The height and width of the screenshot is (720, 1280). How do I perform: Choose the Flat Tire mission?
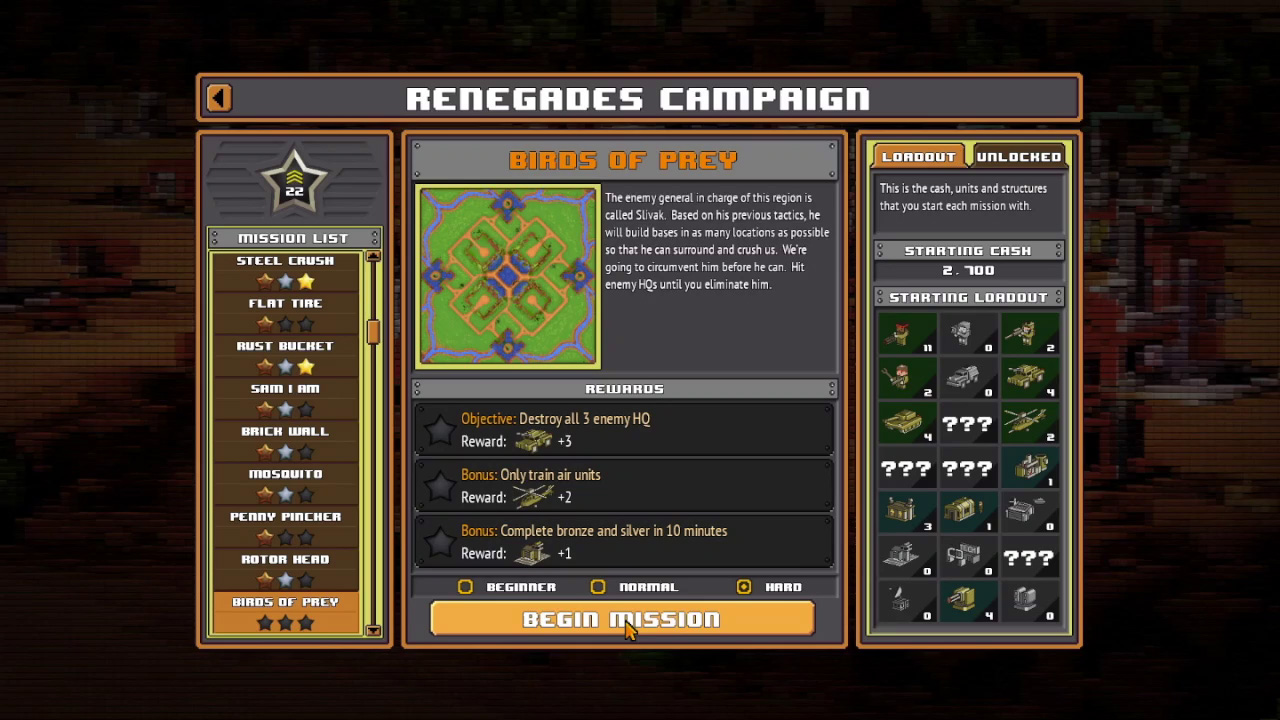(285, 313)
